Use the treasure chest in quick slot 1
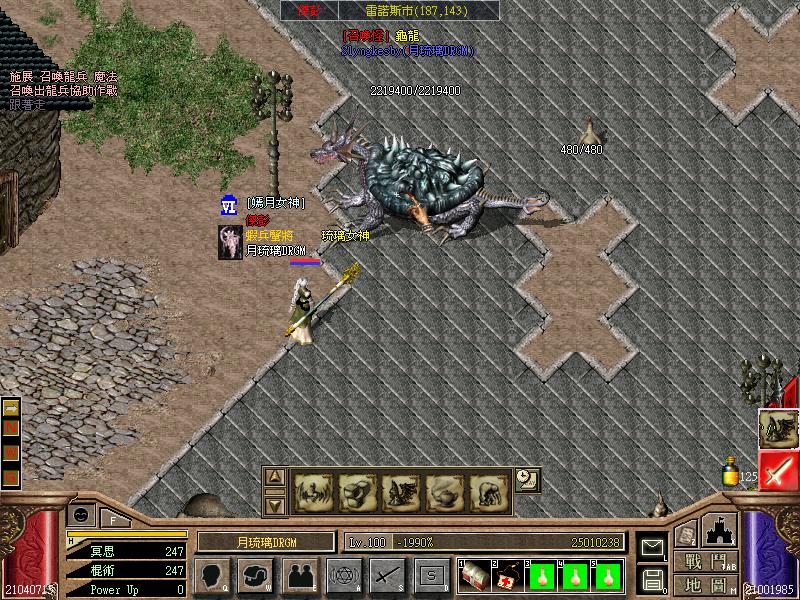Viewport: 800px width, 600px height. tap(475, 576)
